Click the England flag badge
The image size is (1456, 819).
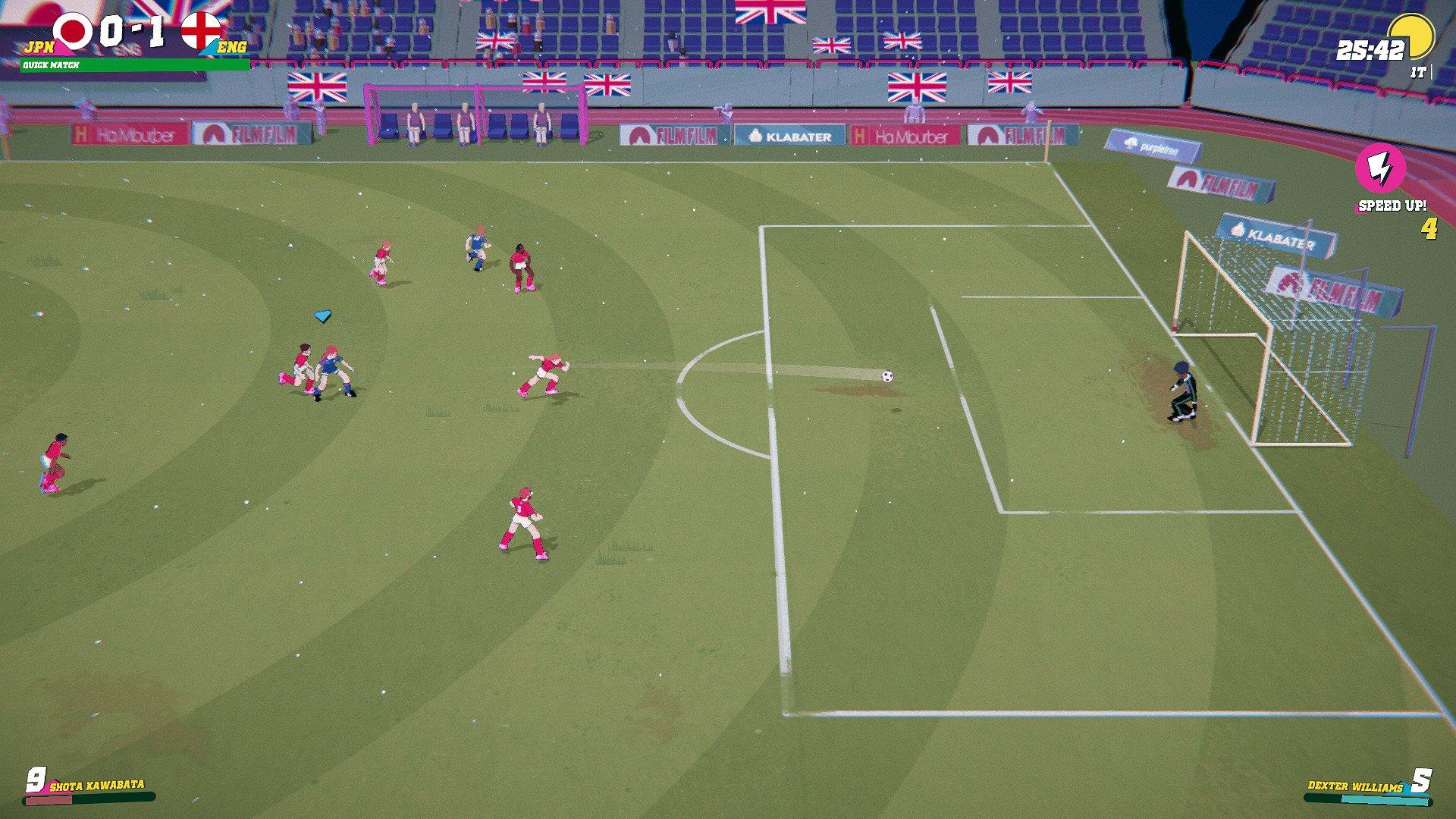pos(201,32)
